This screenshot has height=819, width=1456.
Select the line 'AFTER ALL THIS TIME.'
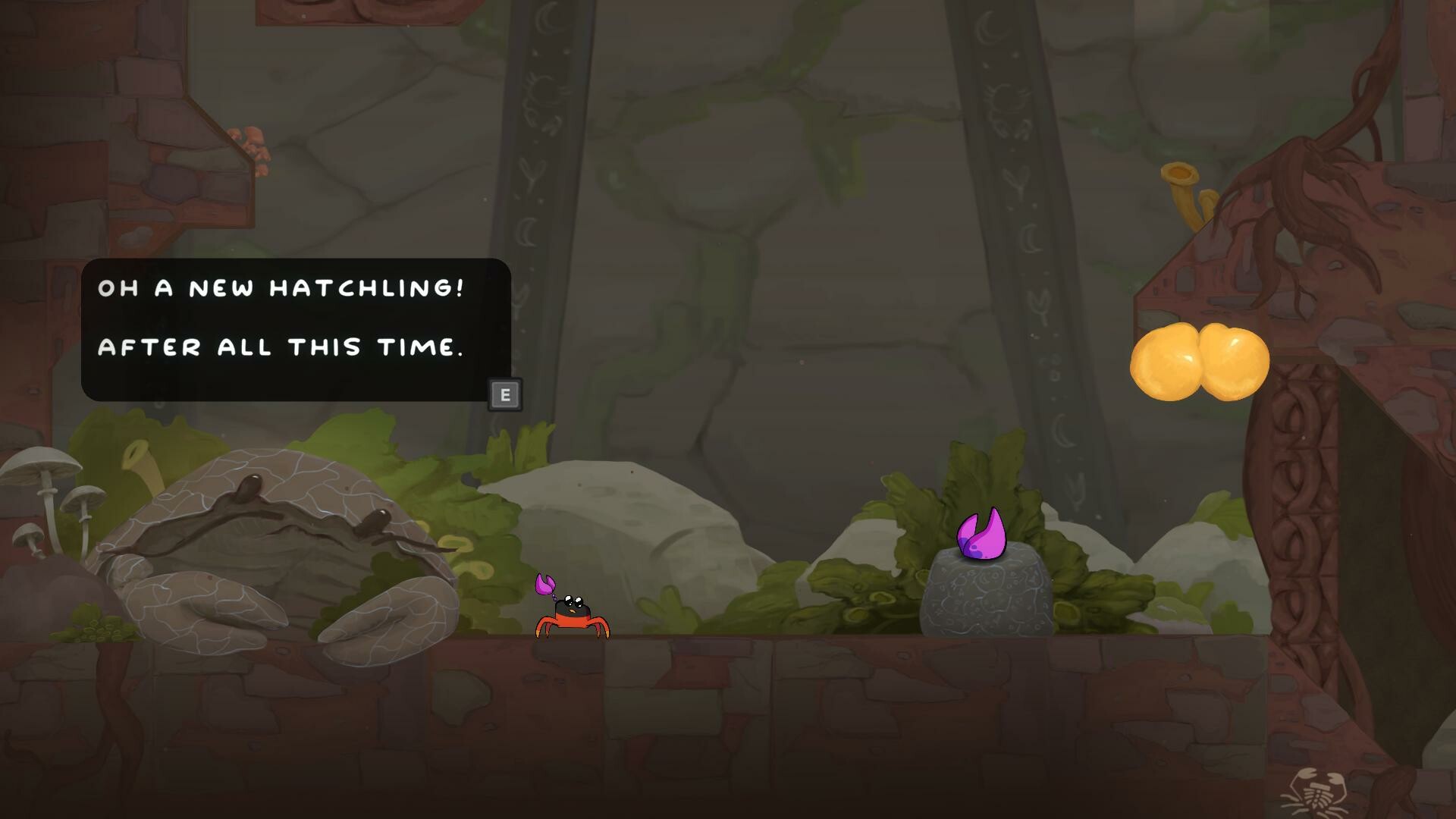click(x=281, y=347)
